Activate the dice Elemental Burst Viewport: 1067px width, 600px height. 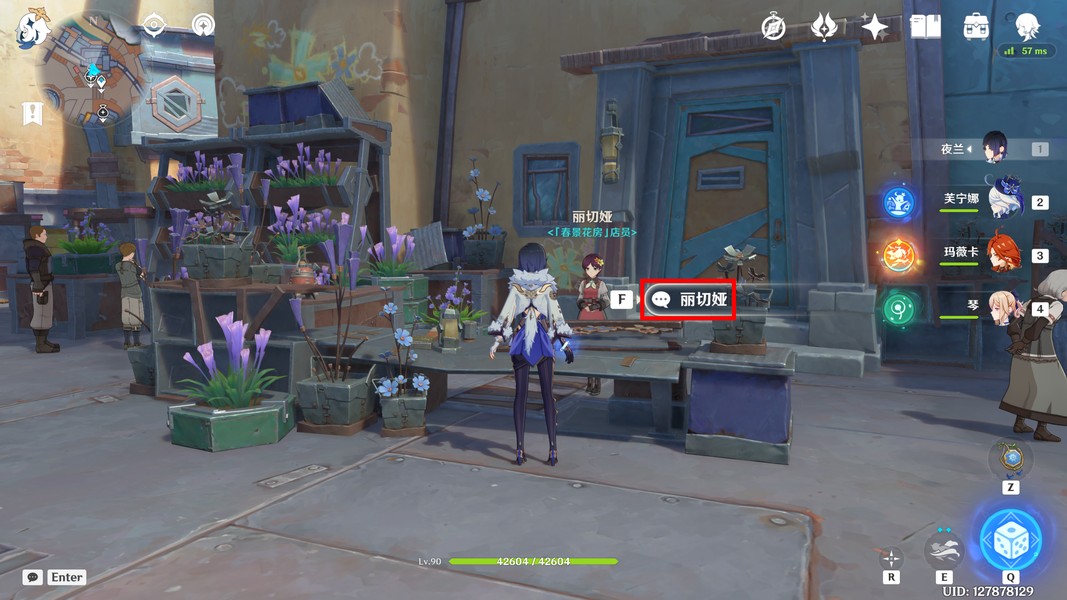coord(1010,540)
